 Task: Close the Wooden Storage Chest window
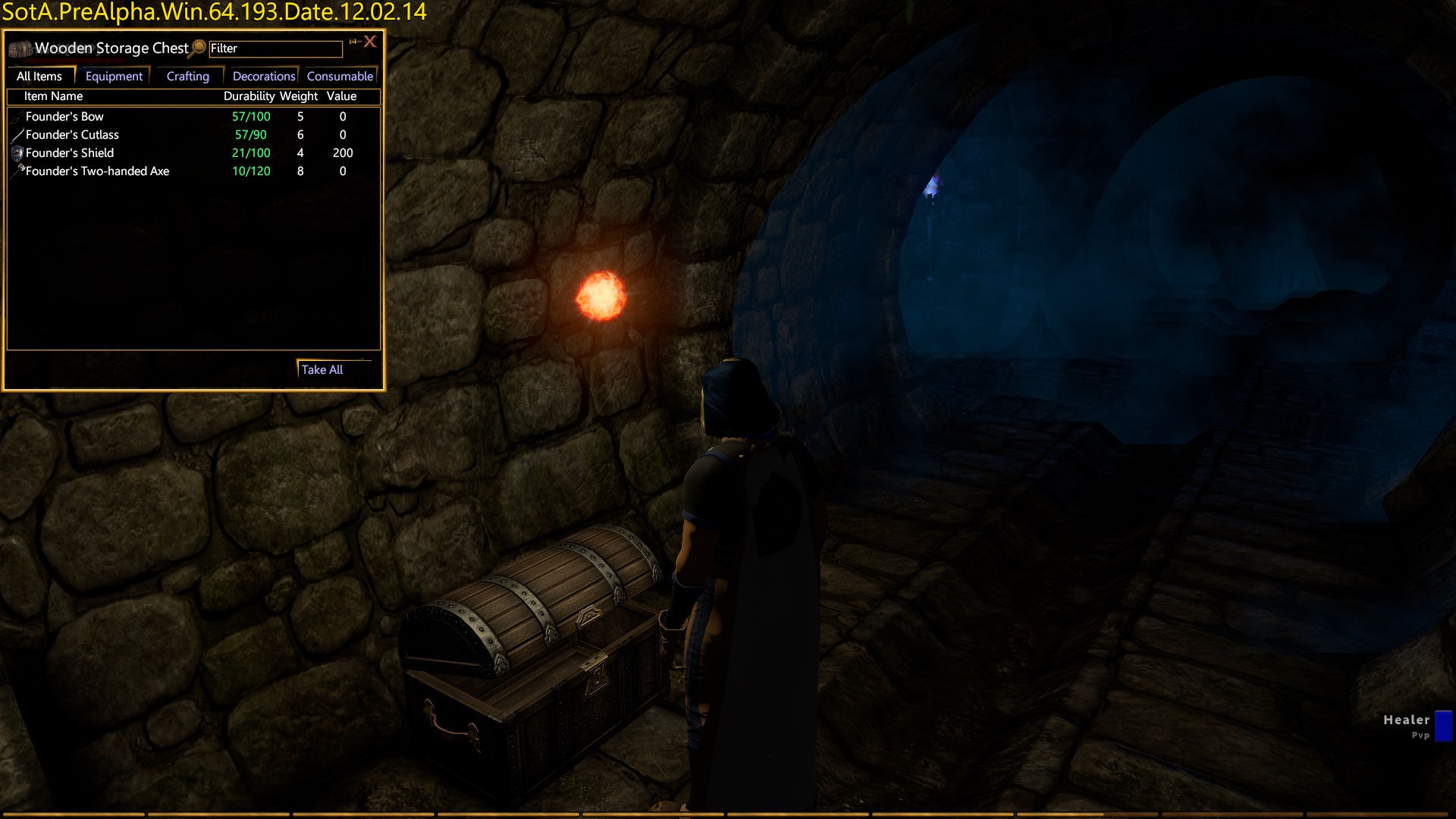coord(370,42)
